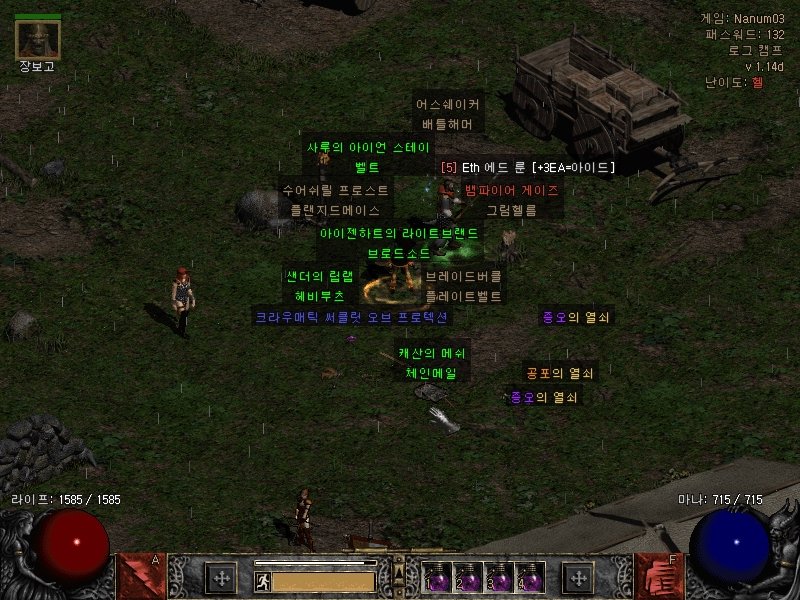Image resolution: width=800 pixels, height=600 pixels.
Task: Pick up the Eth 에드 룬 label
Action: 528,168
